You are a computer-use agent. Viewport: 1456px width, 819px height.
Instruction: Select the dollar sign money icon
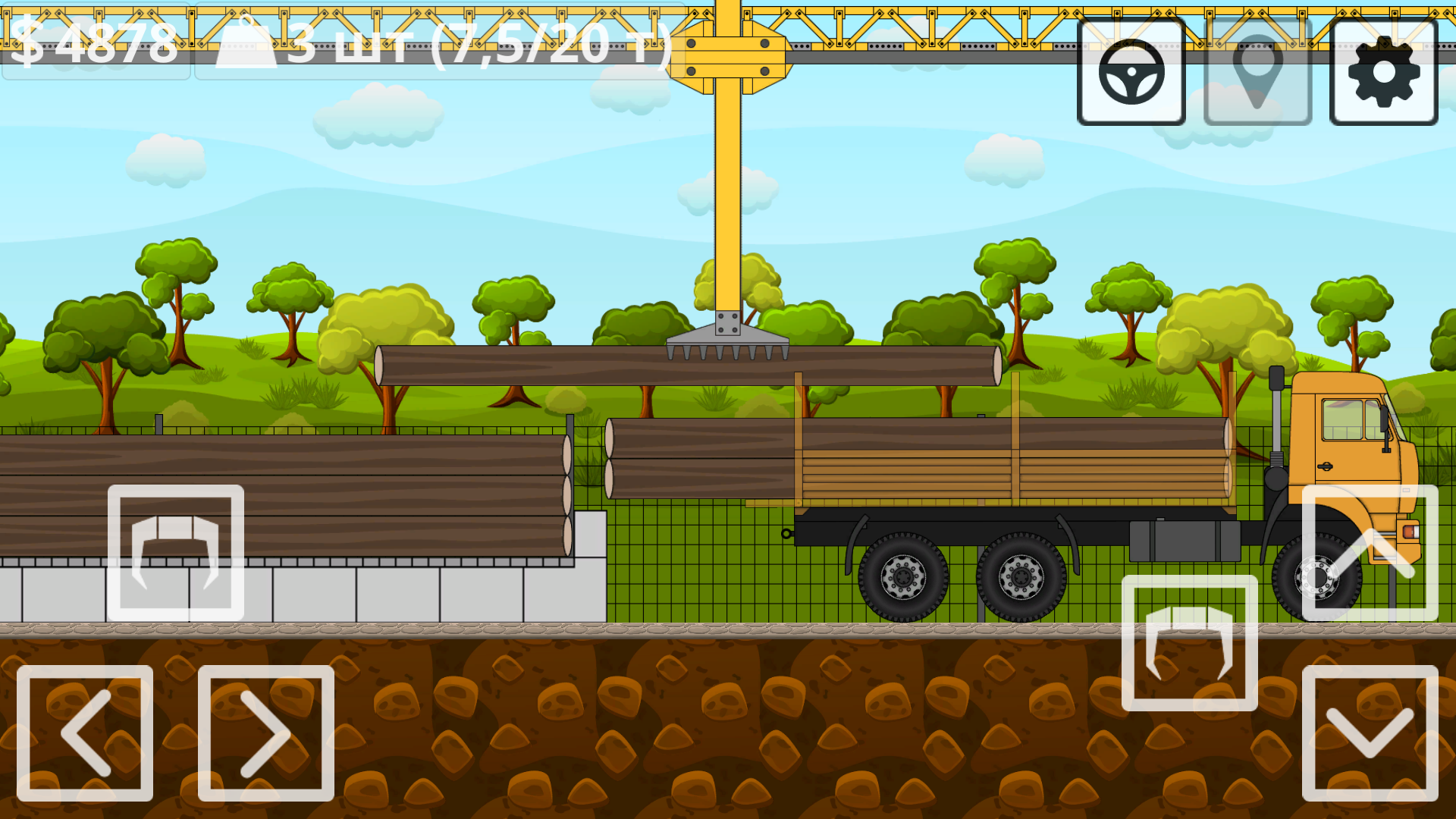(x=27, y=42)
